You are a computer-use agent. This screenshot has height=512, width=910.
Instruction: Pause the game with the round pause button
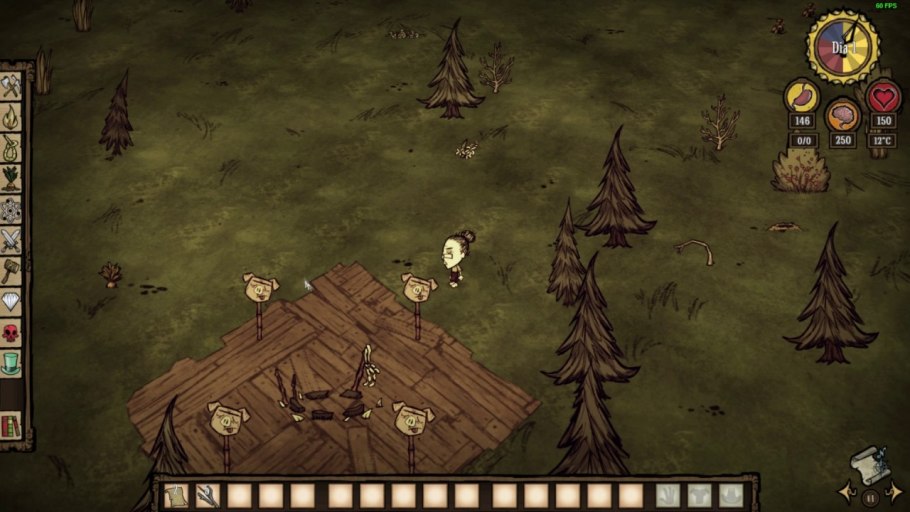click(870, 497)
